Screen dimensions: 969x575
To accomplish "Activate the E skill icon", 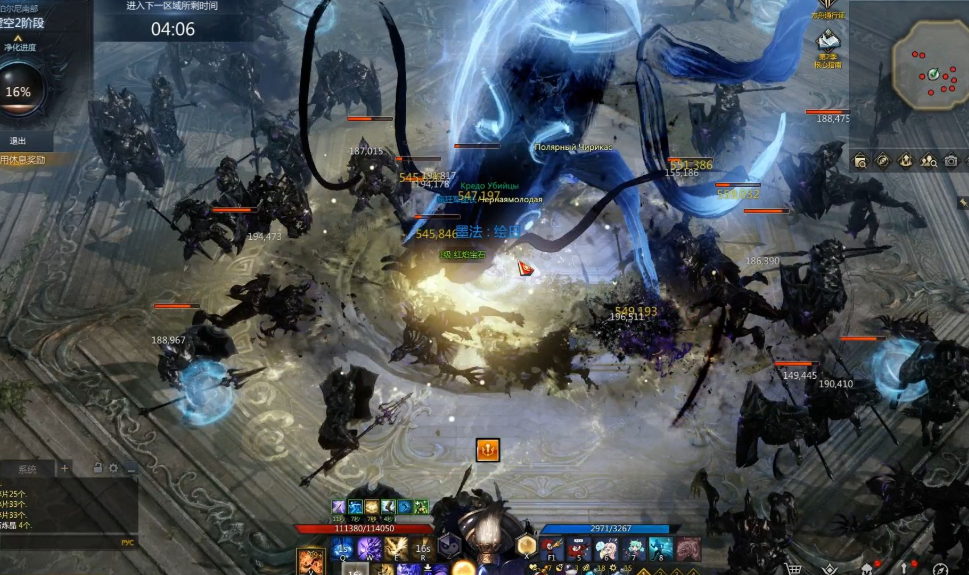I will [395, 548].
